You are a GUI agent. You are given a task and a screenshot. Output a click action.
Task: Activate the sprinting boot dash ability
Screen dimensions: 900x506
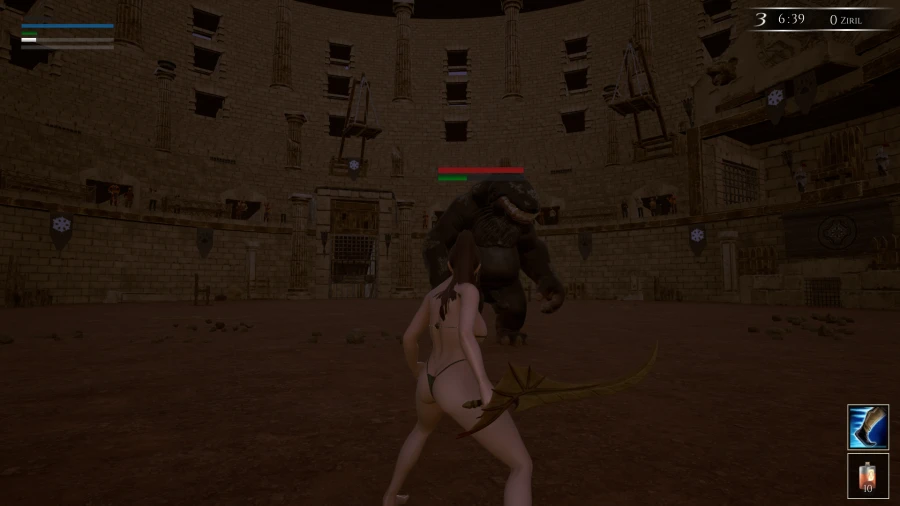point(867,427)
